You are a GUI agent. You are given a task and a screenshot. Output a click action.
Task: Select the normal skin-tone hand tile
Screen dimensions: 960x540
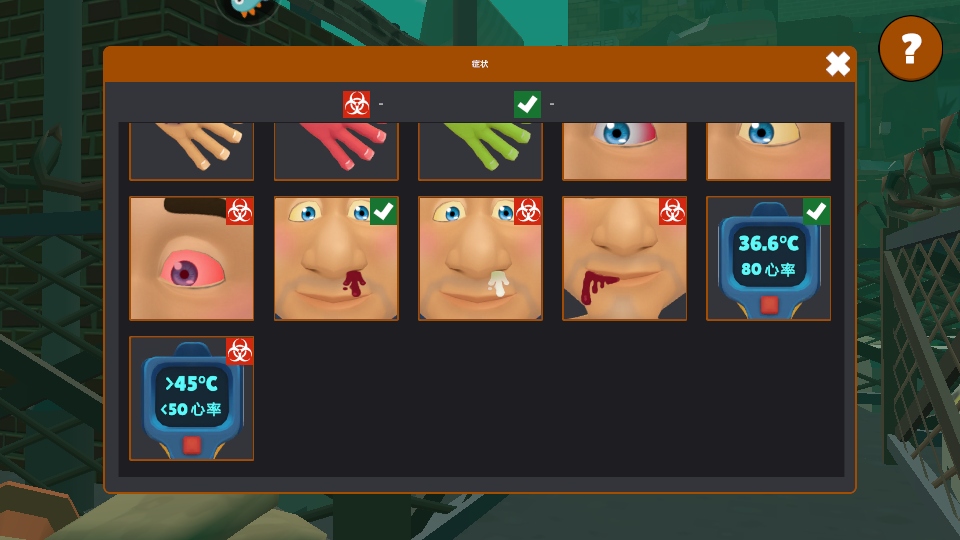pos(191,150)
